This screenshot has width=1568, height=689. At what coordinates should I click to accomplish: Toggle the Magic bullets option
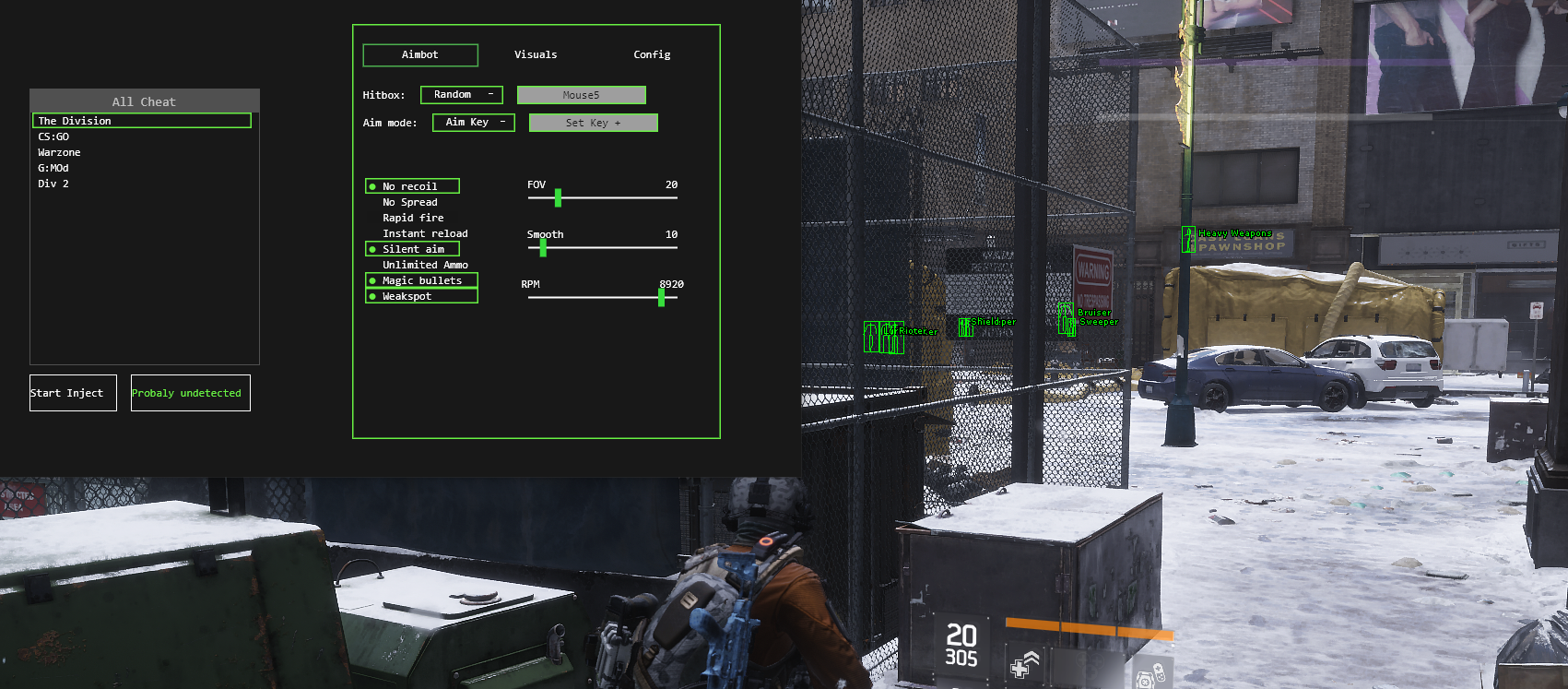click(x=421, y=280)
